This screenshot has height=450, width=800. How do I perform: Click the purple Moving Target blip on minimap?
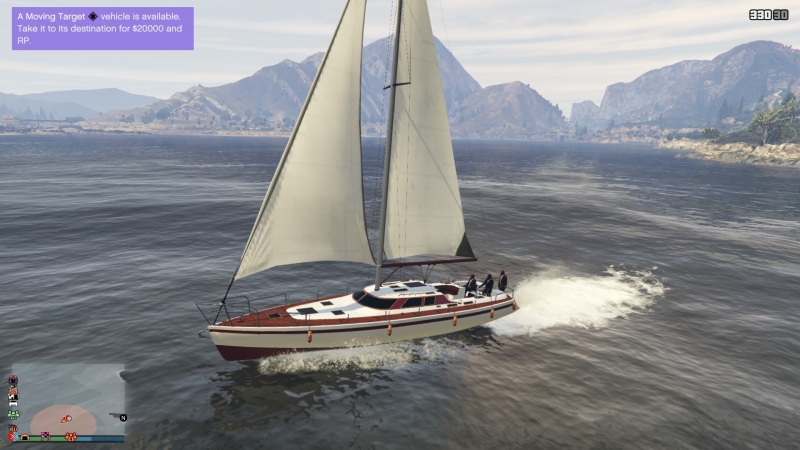(13, 380)
